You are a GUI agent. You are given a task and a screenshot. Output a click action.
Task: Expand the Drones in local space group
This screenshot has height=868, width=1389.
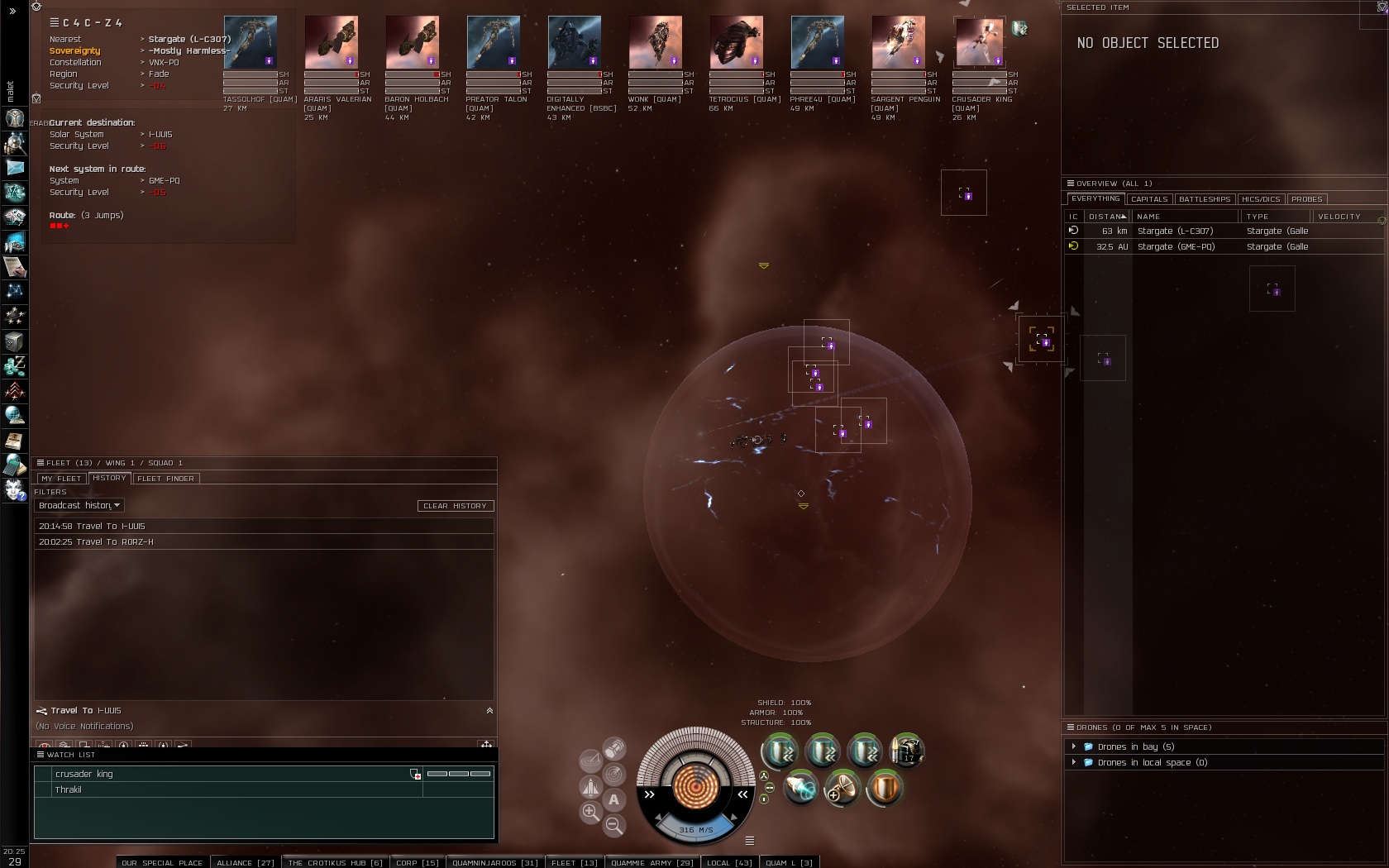pyautogui.click(x=1074, y=762)
